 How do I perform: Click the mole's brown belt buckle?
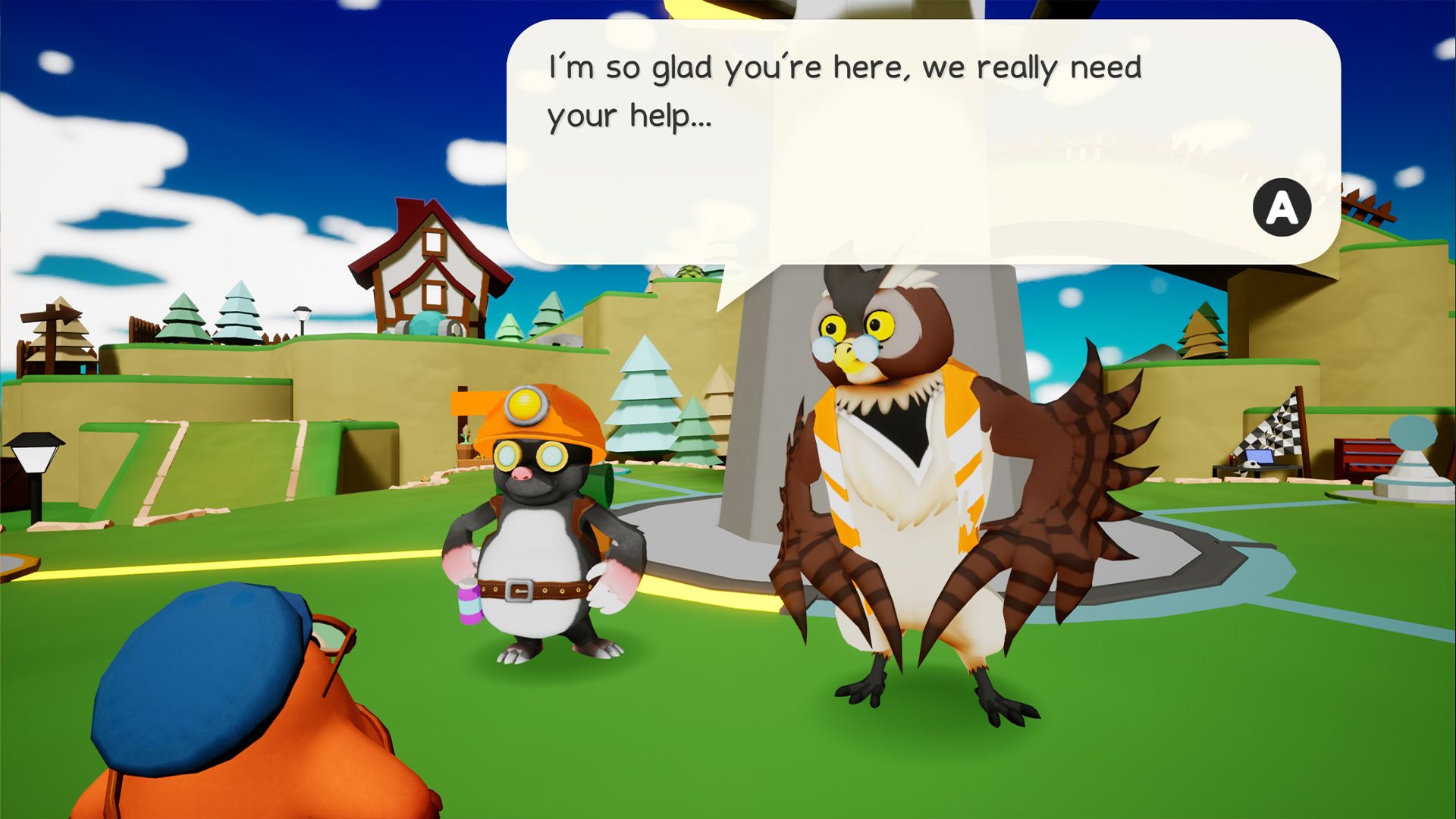click(521, 589)
